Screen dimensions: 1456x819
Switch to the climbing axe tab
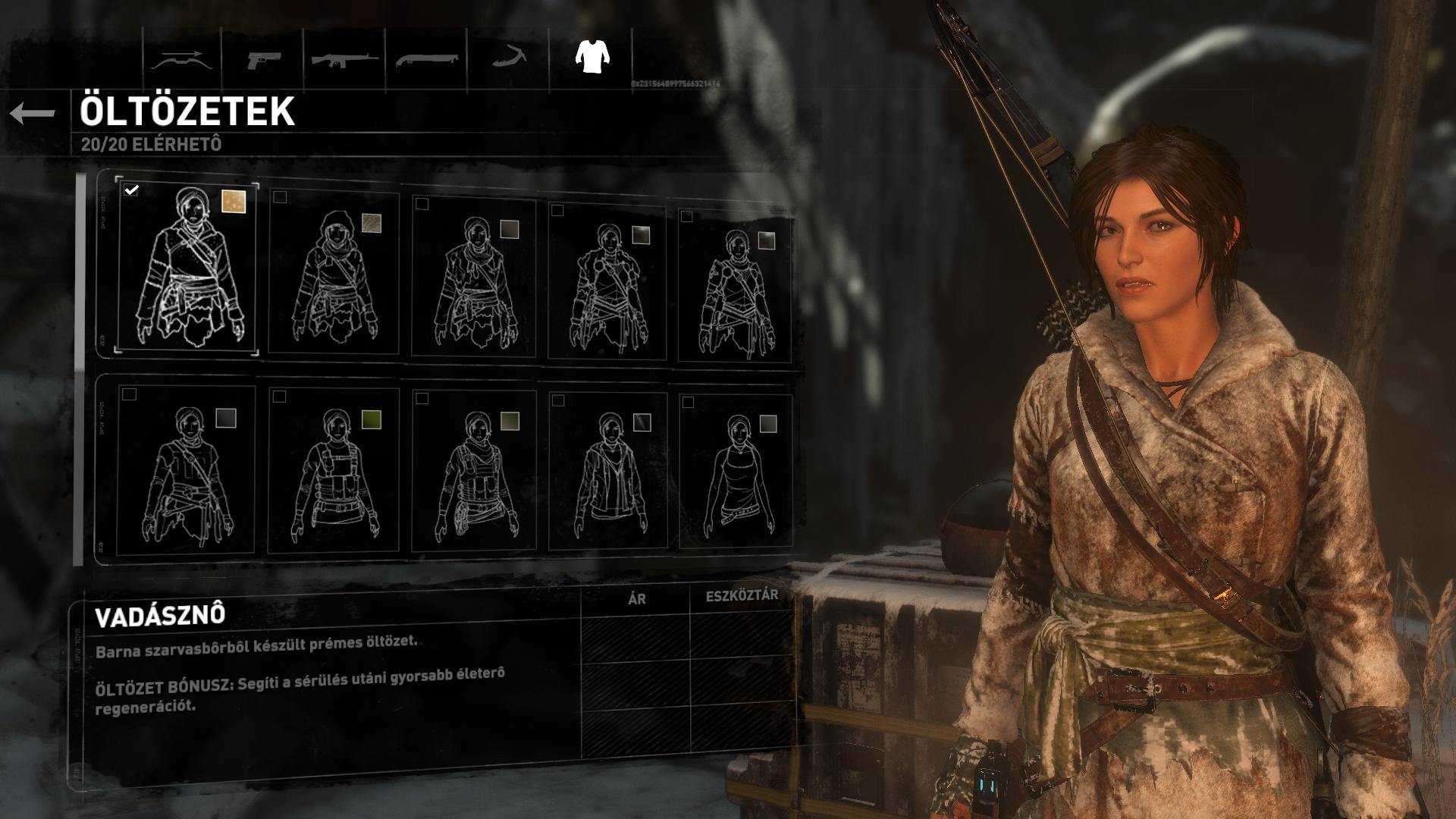coord(508,58)
